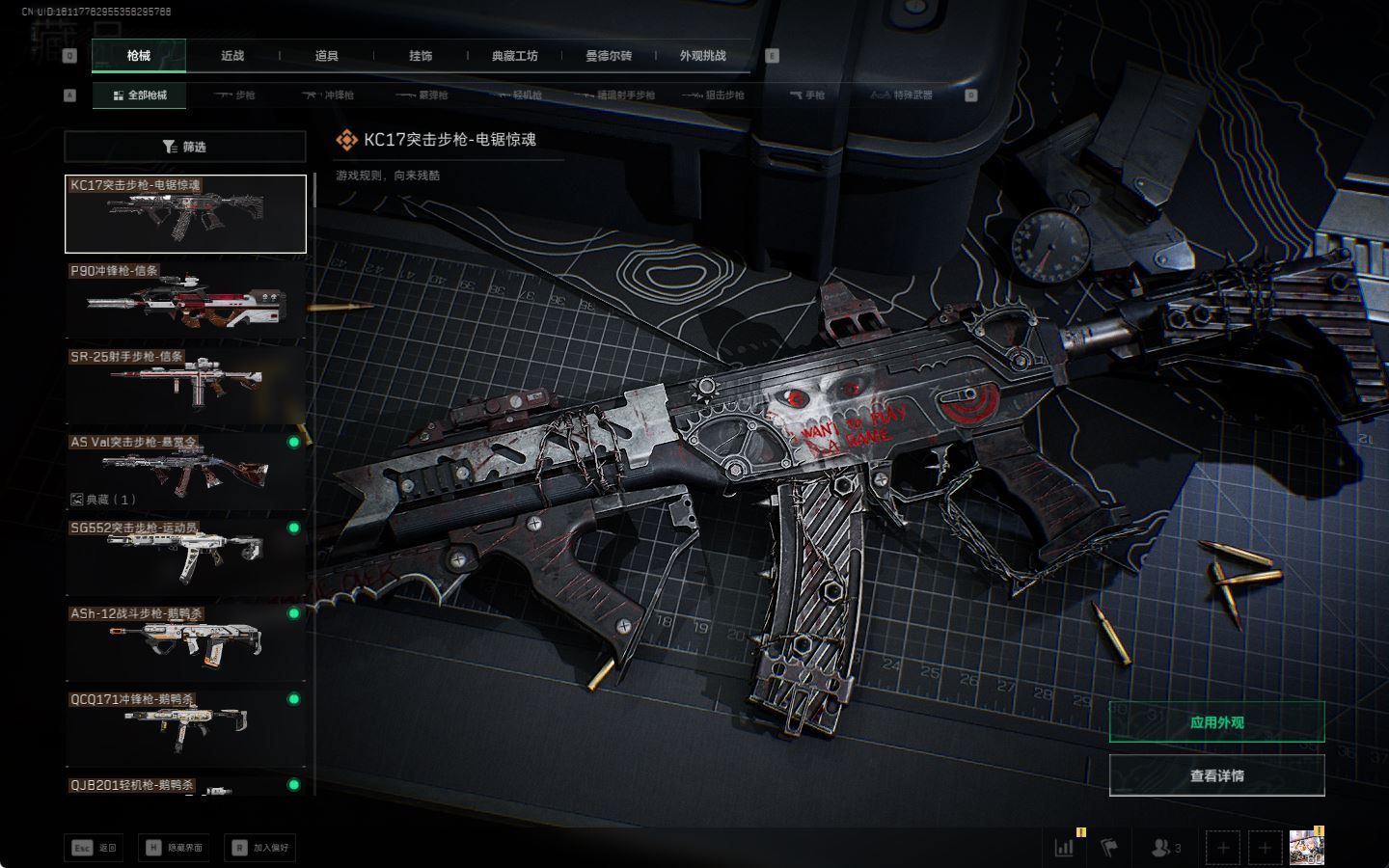Select the AS Val突击步枪 skin entry

[x=185, y=471]
